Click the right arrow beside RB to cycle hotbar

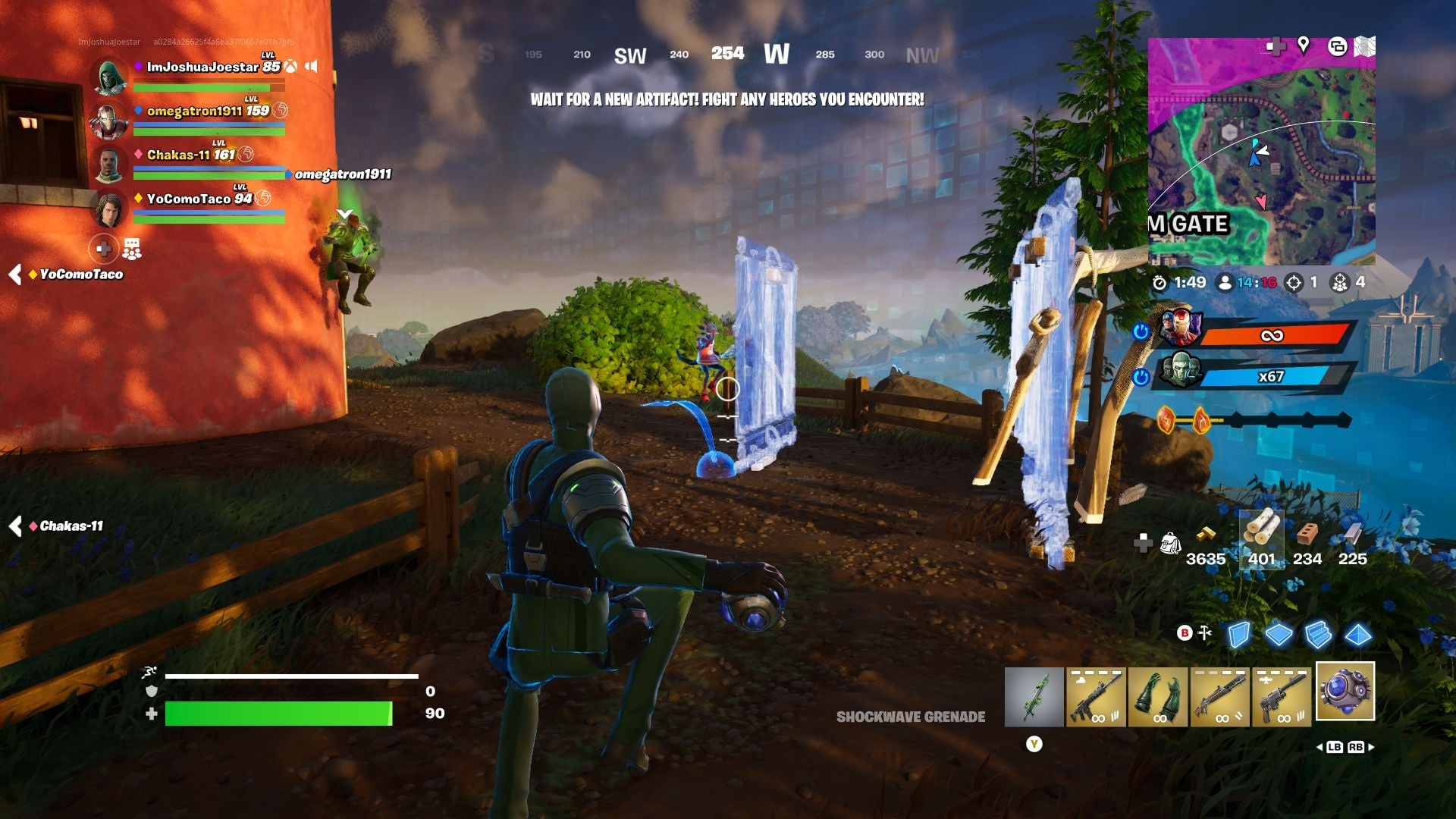pos(1373,747)
